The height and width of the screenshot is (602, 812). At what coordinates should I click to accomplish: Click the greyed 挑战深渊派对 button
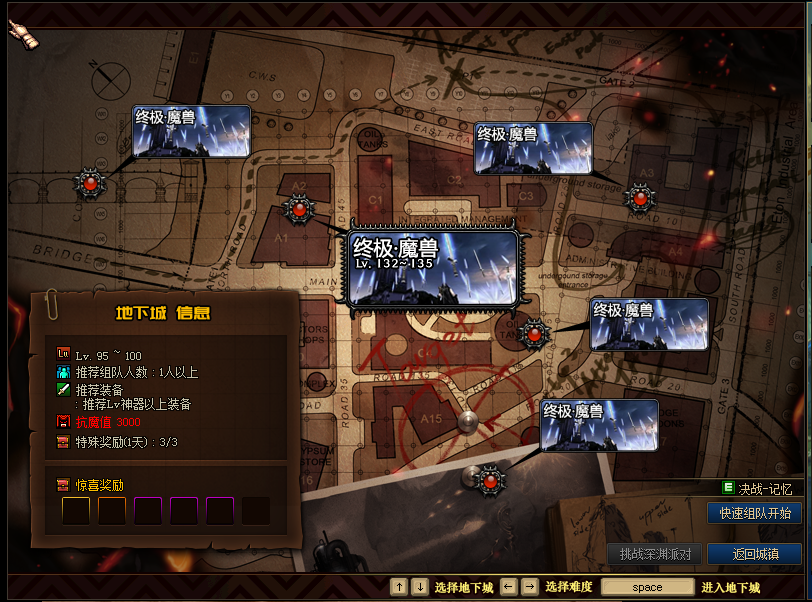click(654, 554)
